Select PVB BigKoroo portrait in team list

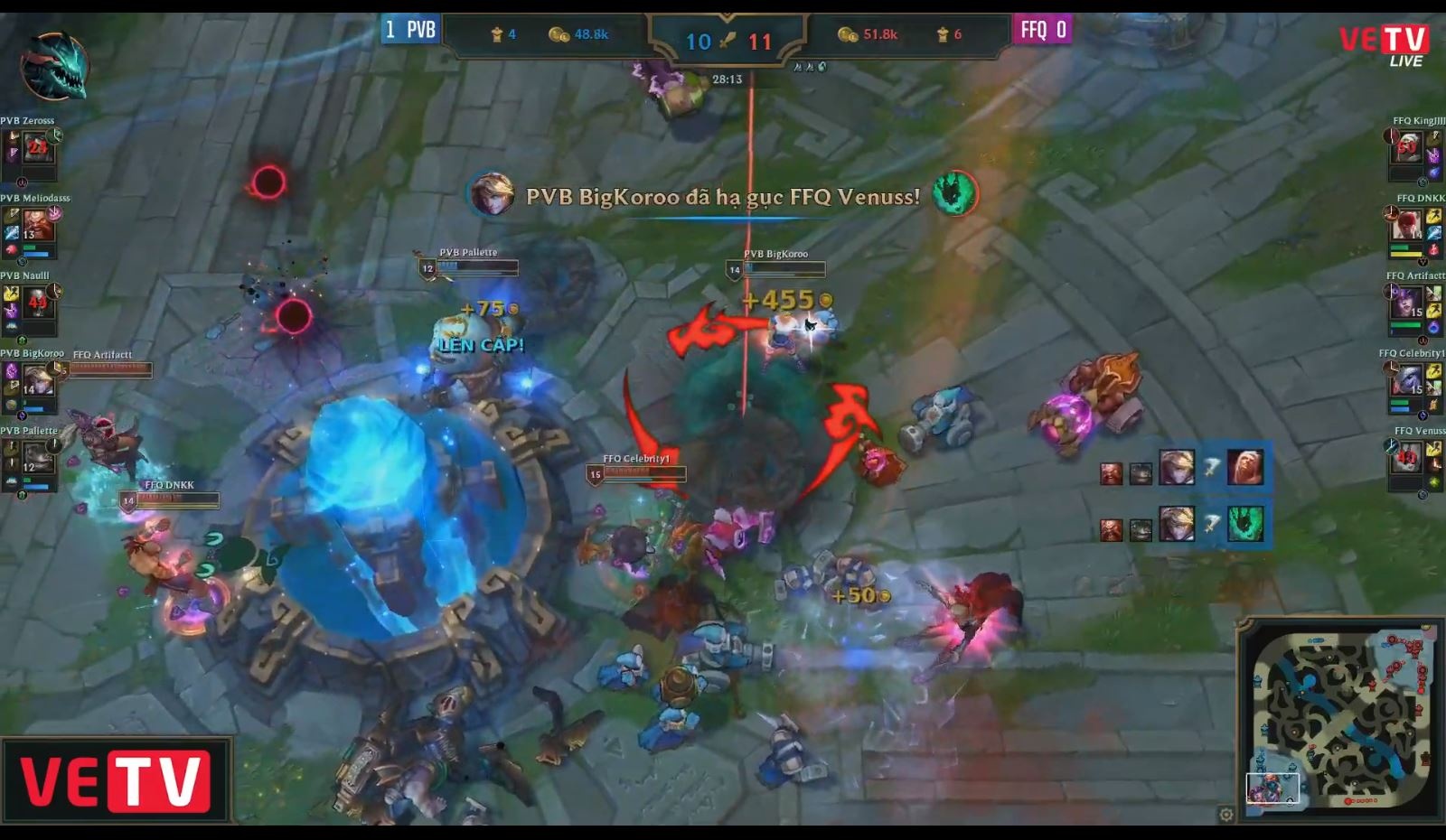pos(37,379)
